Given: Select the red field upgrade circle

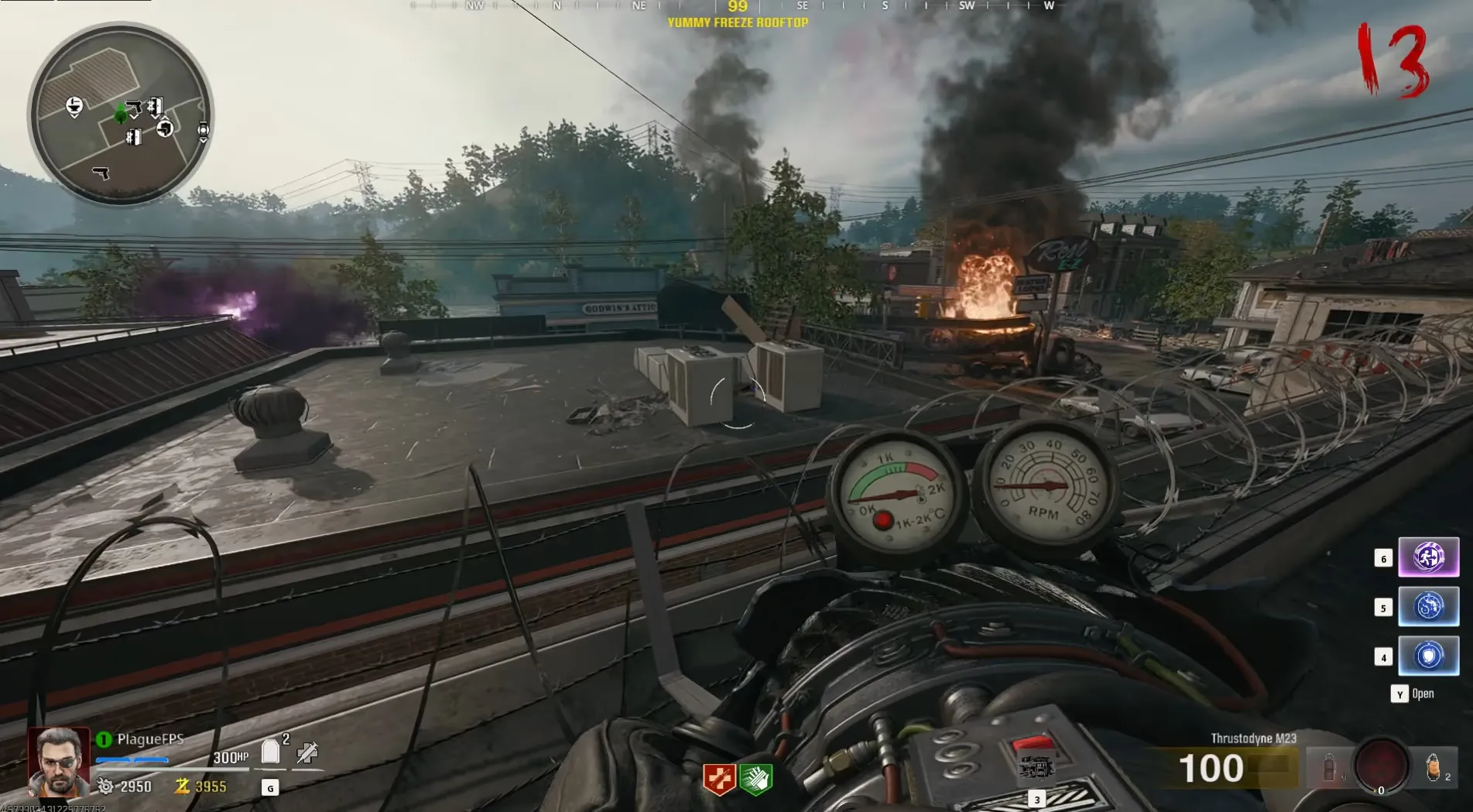Looking at the screenshot, I should point(1382,765).
